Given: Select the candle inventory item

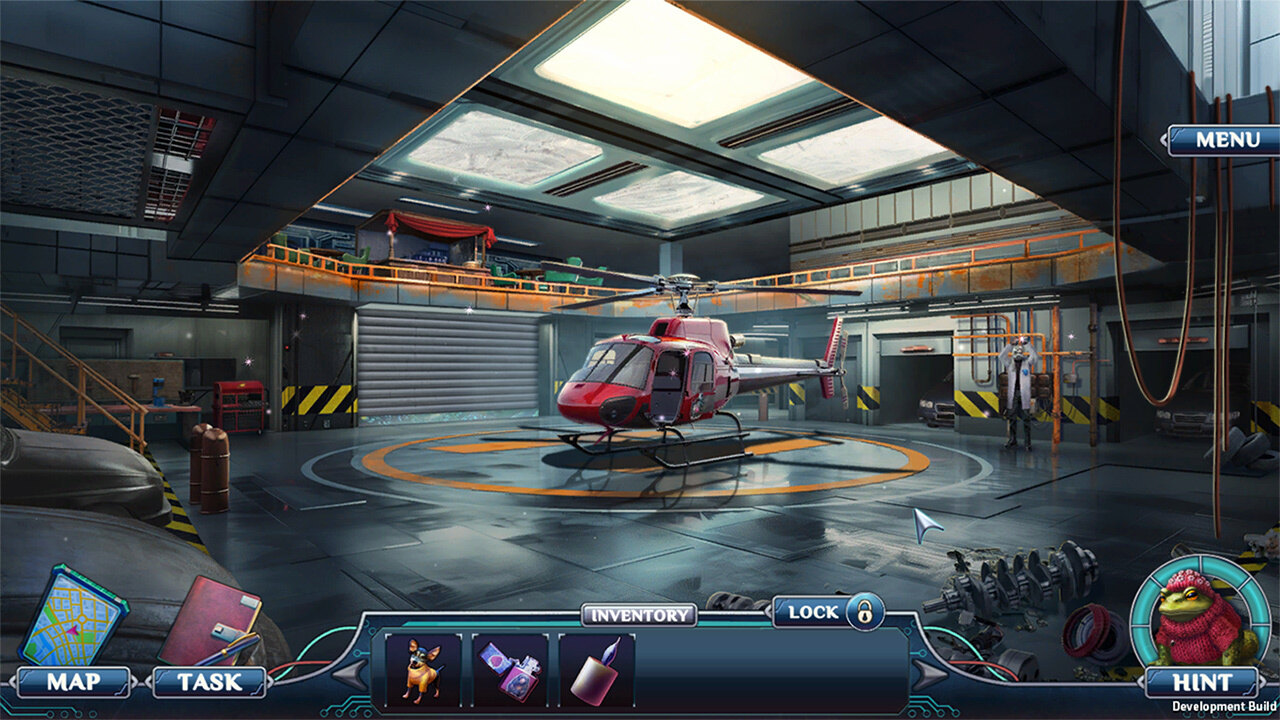Looking at the screenshot, I should pos(596,670).
